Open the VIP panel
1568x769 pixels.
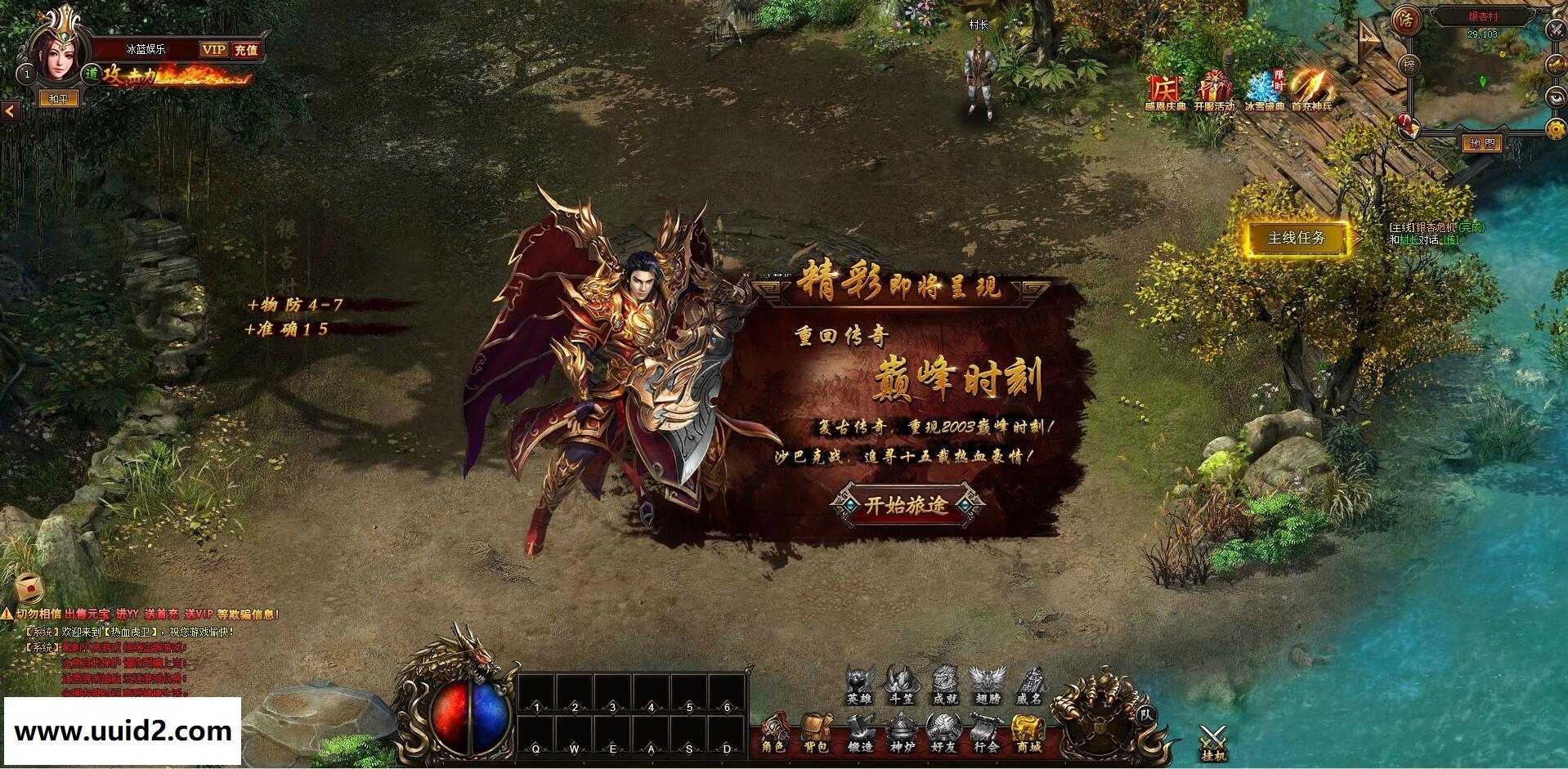pos(213,50)
